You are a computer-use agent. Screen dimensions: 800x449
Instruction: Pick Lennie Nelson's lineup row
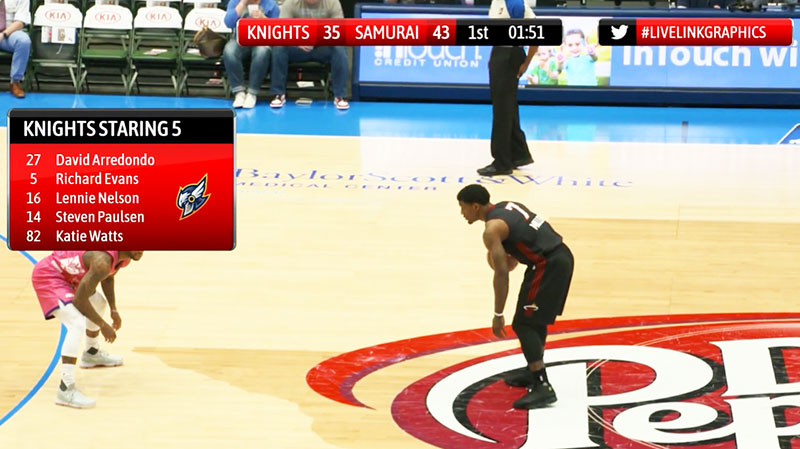[97, 198]
